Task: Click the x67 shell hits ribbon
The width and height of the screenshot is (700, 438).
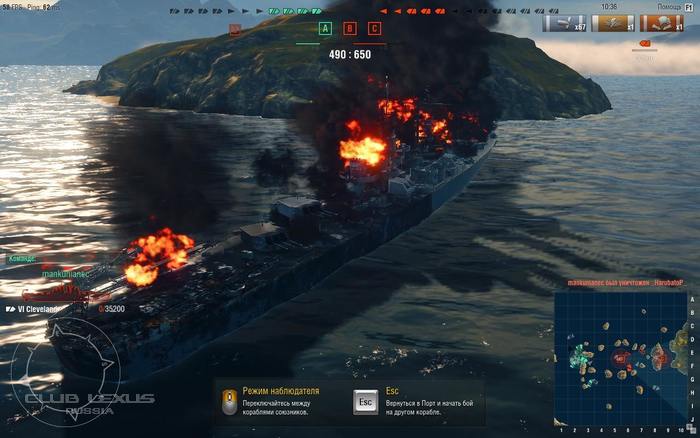Action: [x=564, y=22]
